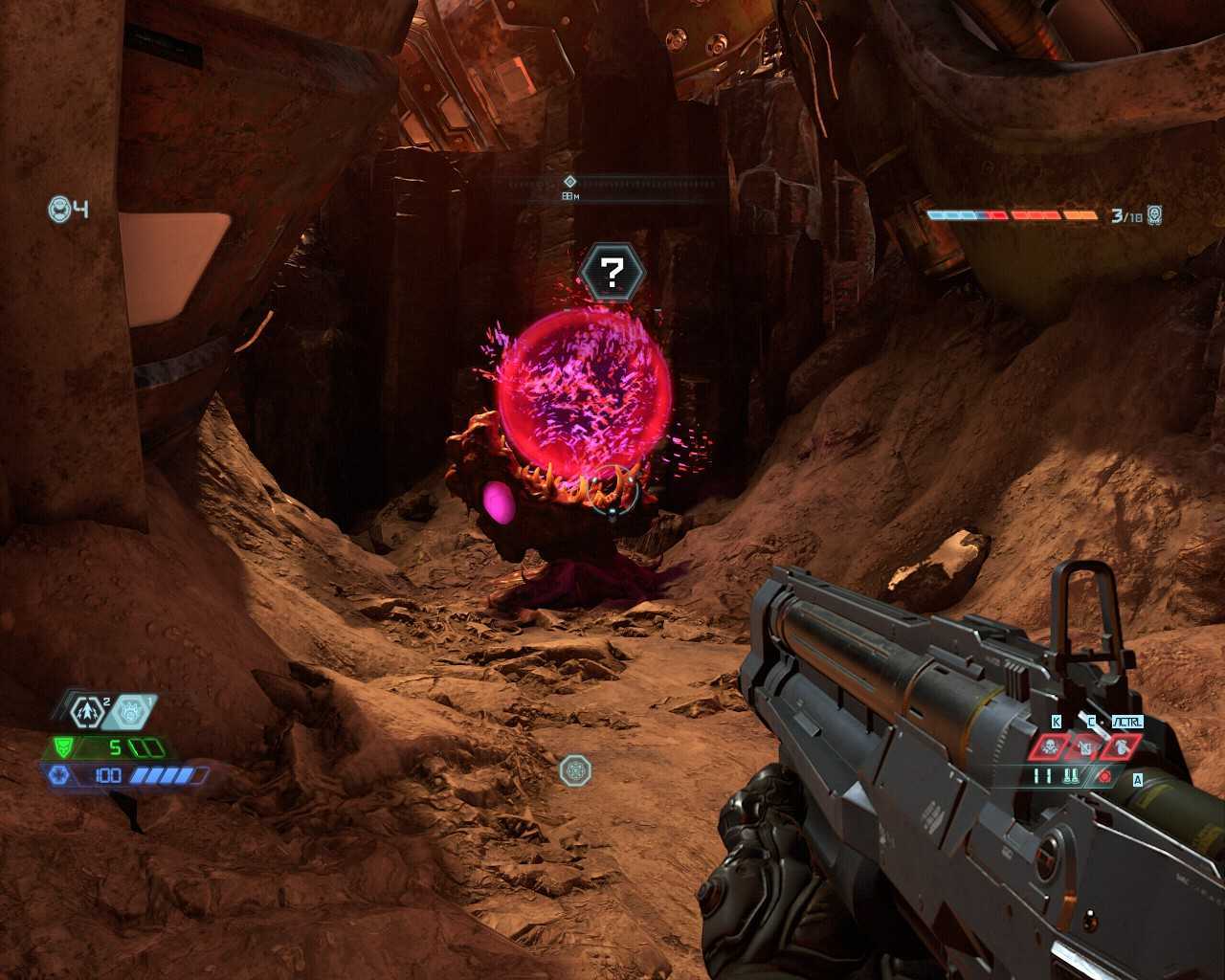
Task: Select the hexagonal icon at bottom center
Action: tap(575, 769)
